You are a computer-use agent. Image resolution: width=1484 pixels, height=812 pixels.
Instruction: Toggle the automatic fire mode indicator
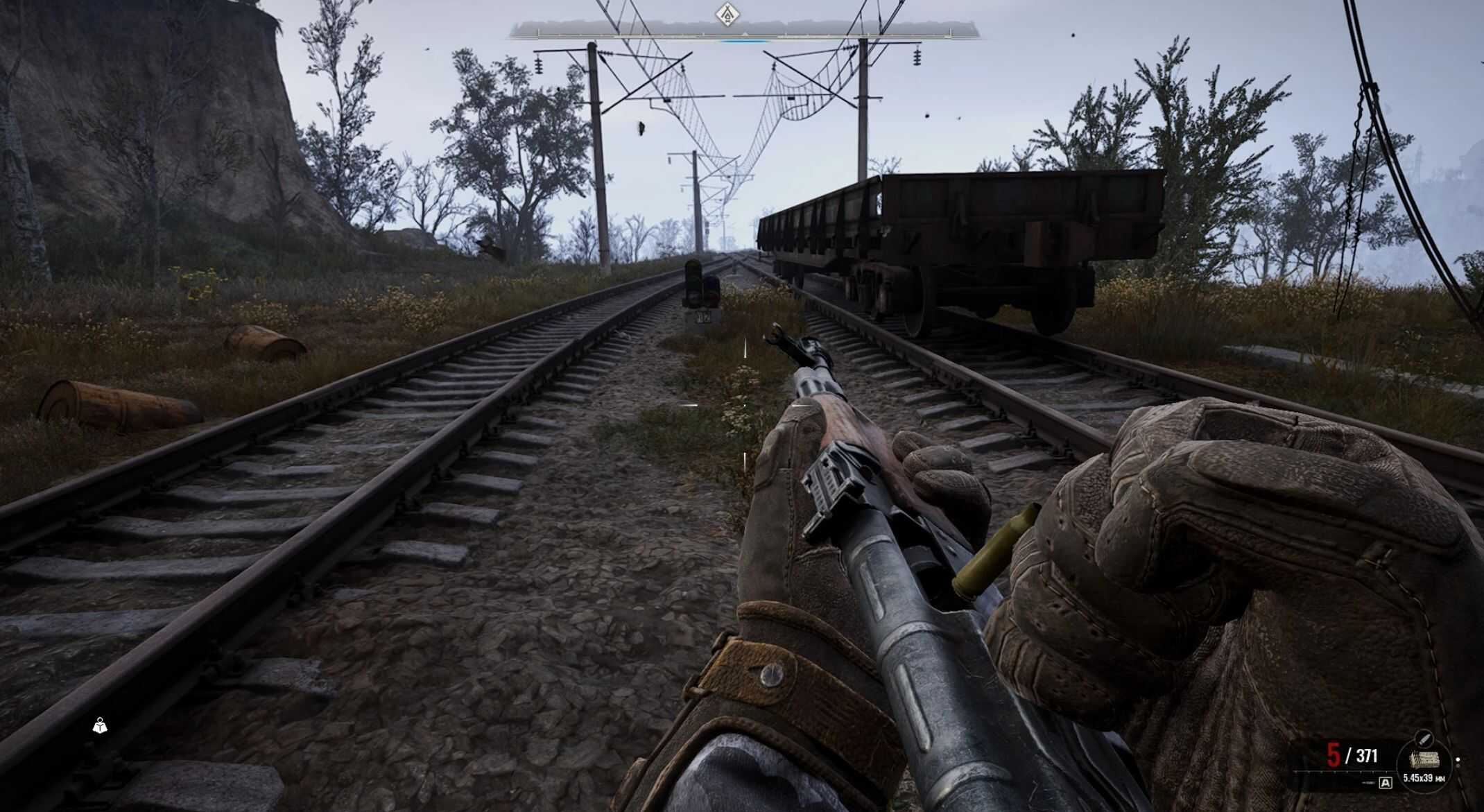1386,783
